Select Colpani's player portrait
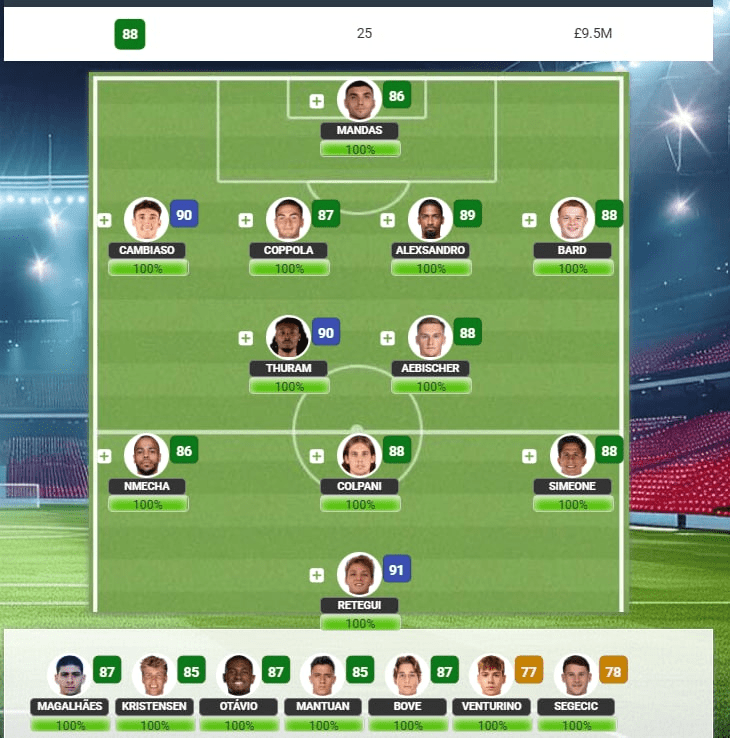Viewport: 730px width, 738px height. [359, 455]
